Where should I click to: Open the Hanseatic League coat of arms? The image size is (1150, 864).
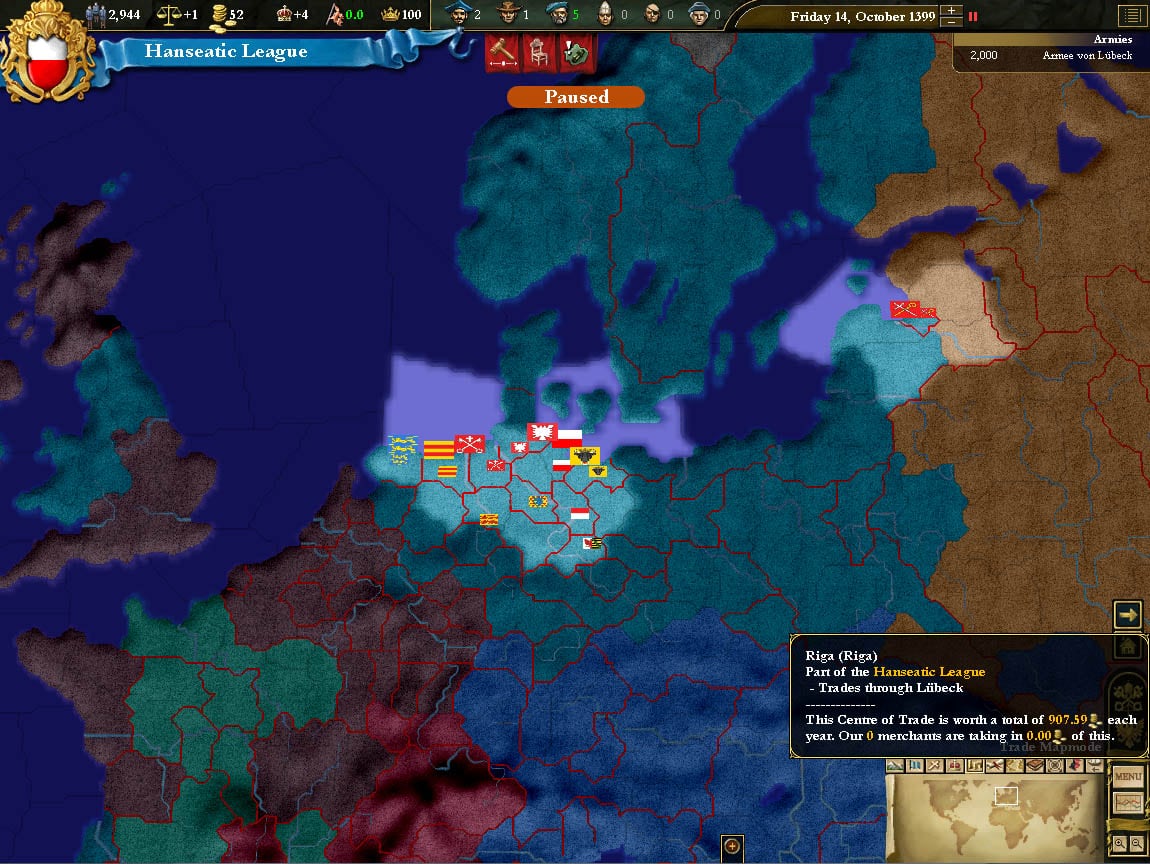point(48,51)
